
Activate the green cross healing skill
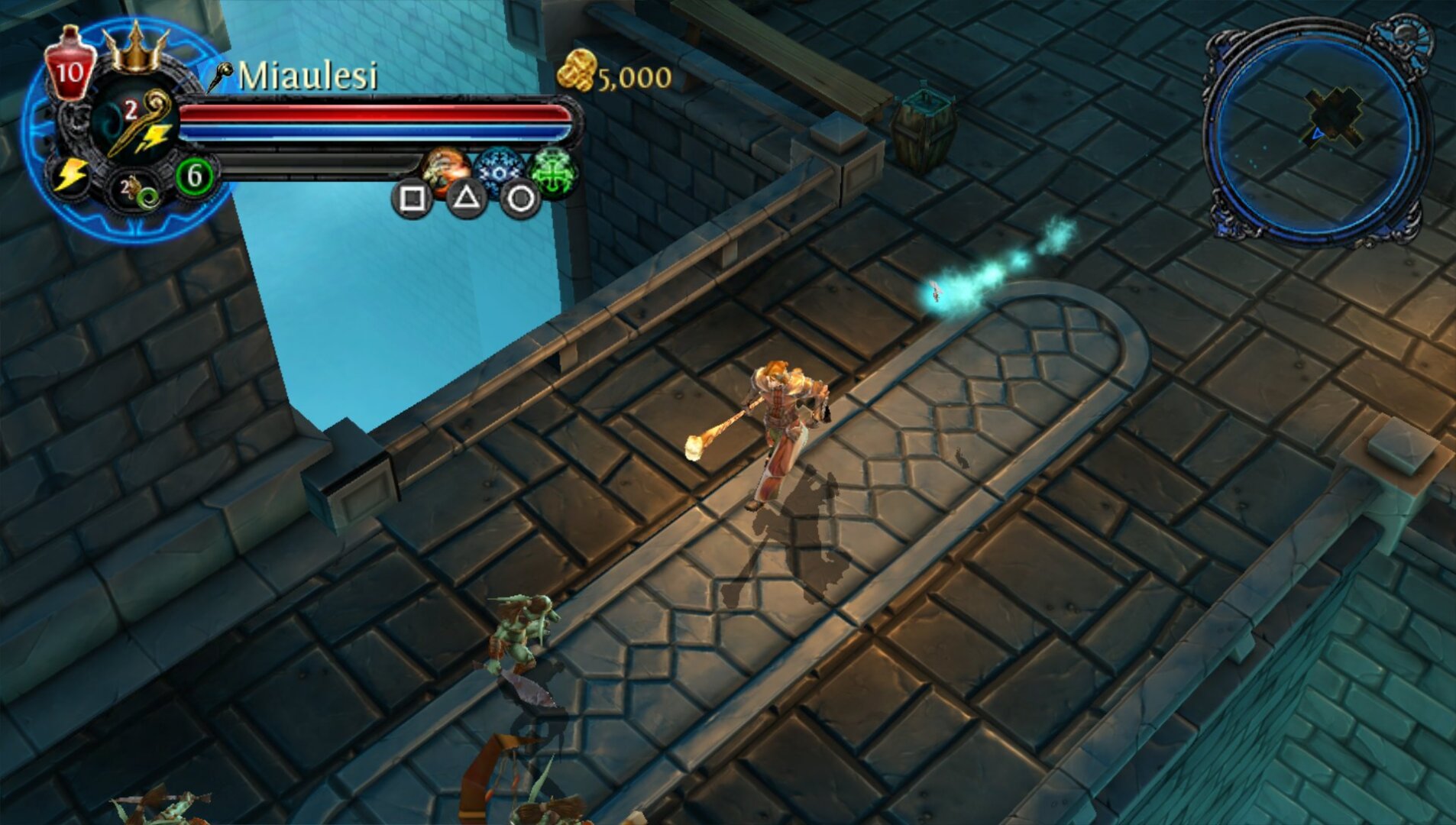(x=553, y=171)
